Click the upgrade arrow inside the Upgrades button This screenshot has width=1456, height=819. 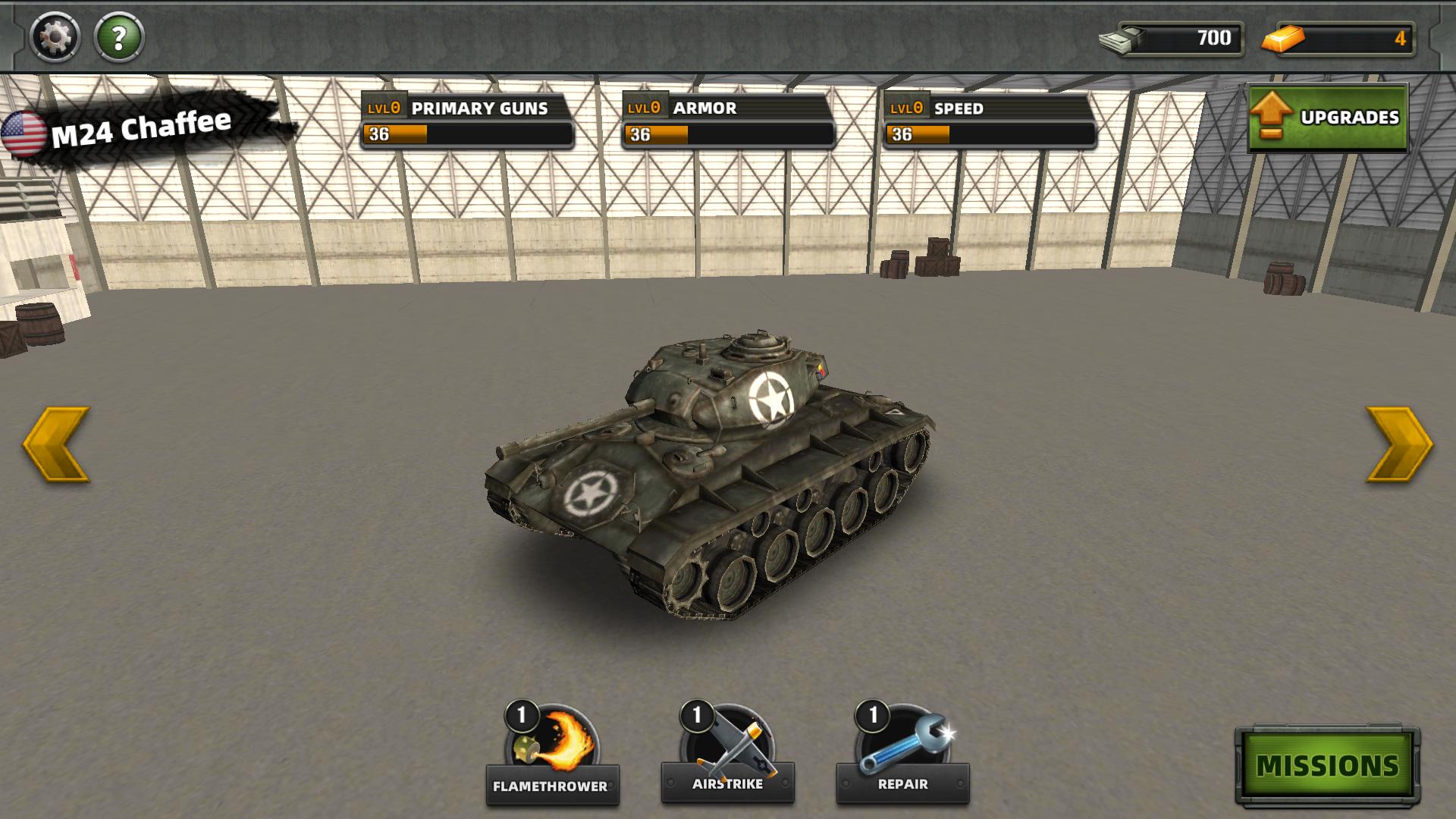point(1273,115)
